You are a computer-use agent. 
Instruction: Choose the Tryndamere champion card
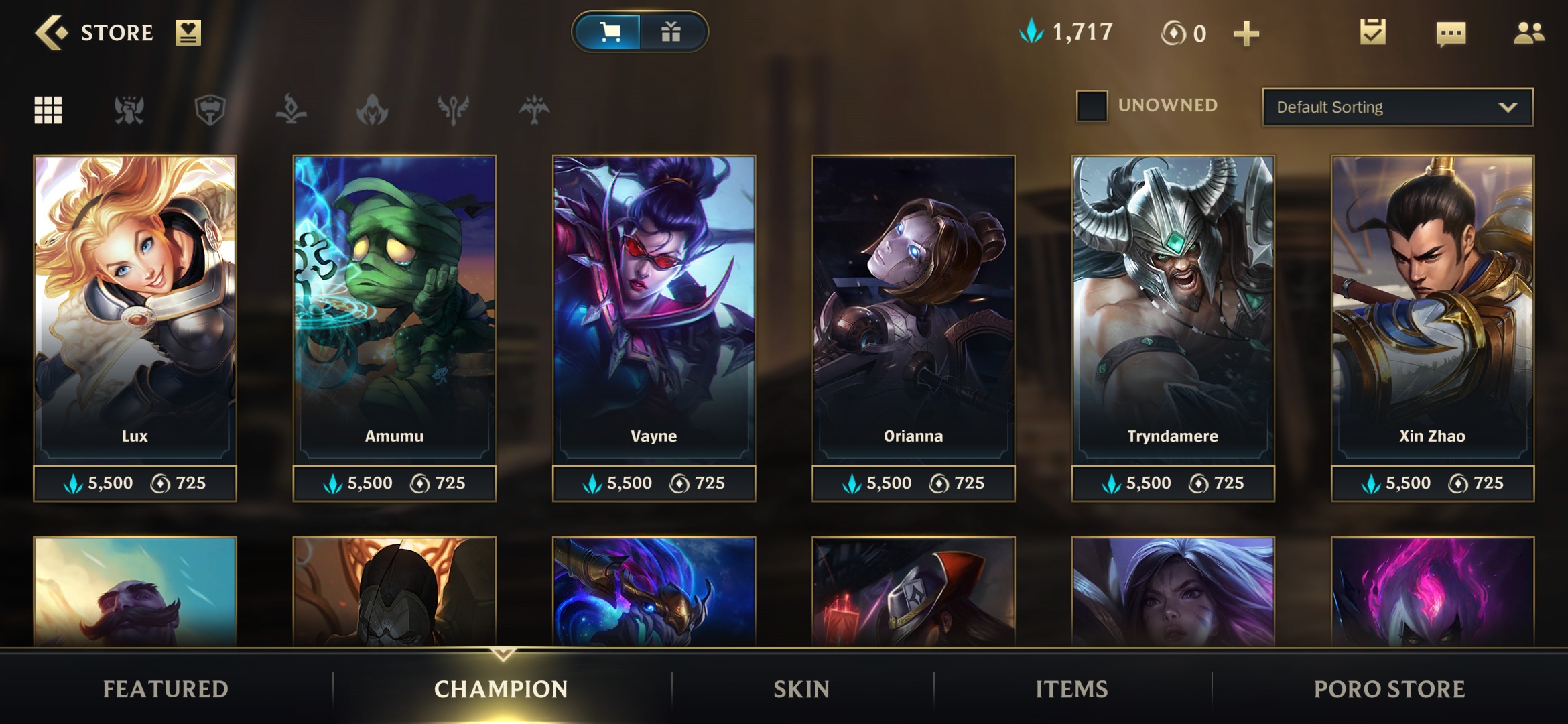[x=1173, y=308]
